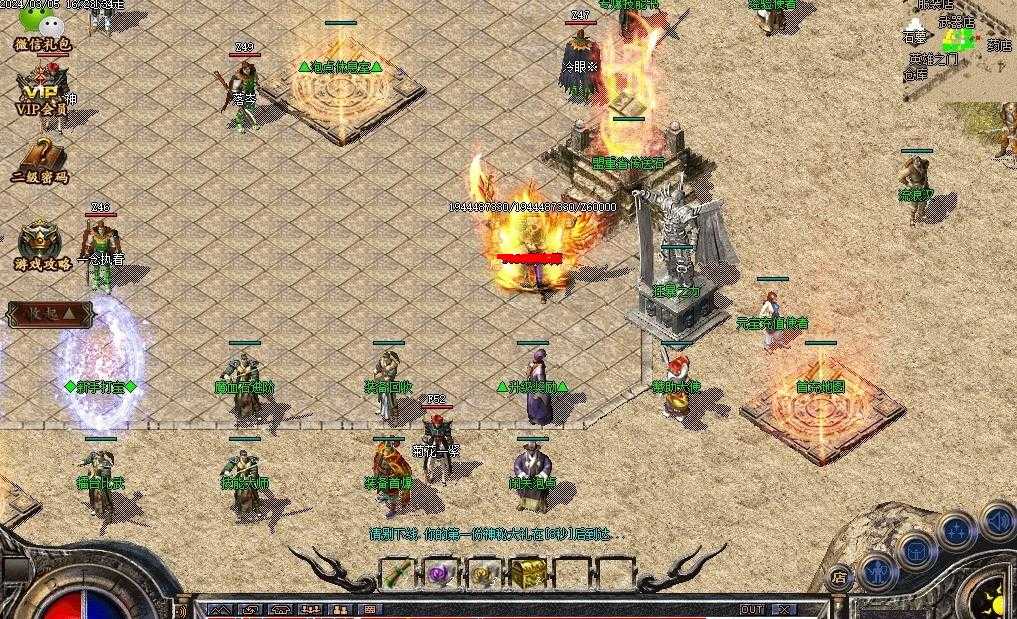Open the 微信礼包 WeChat gift pack

tap(41, 31)
